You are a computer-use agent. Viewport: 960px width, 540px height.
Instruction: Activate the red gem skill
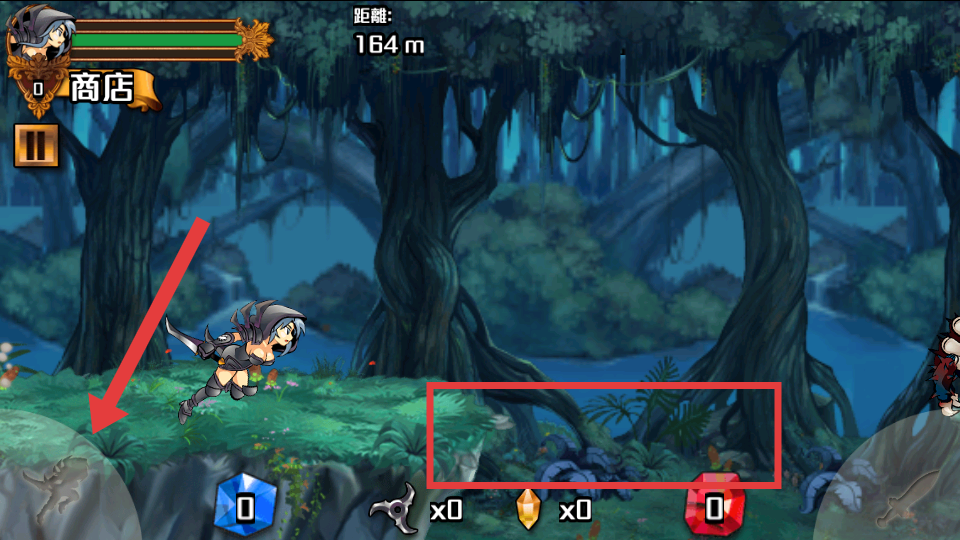(713, 507)
